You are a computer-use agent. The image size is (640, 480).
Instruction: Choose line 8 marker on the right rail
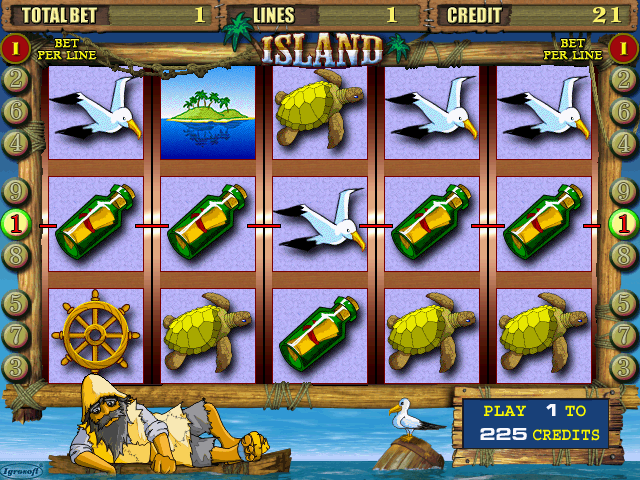(x=625, y=255)
